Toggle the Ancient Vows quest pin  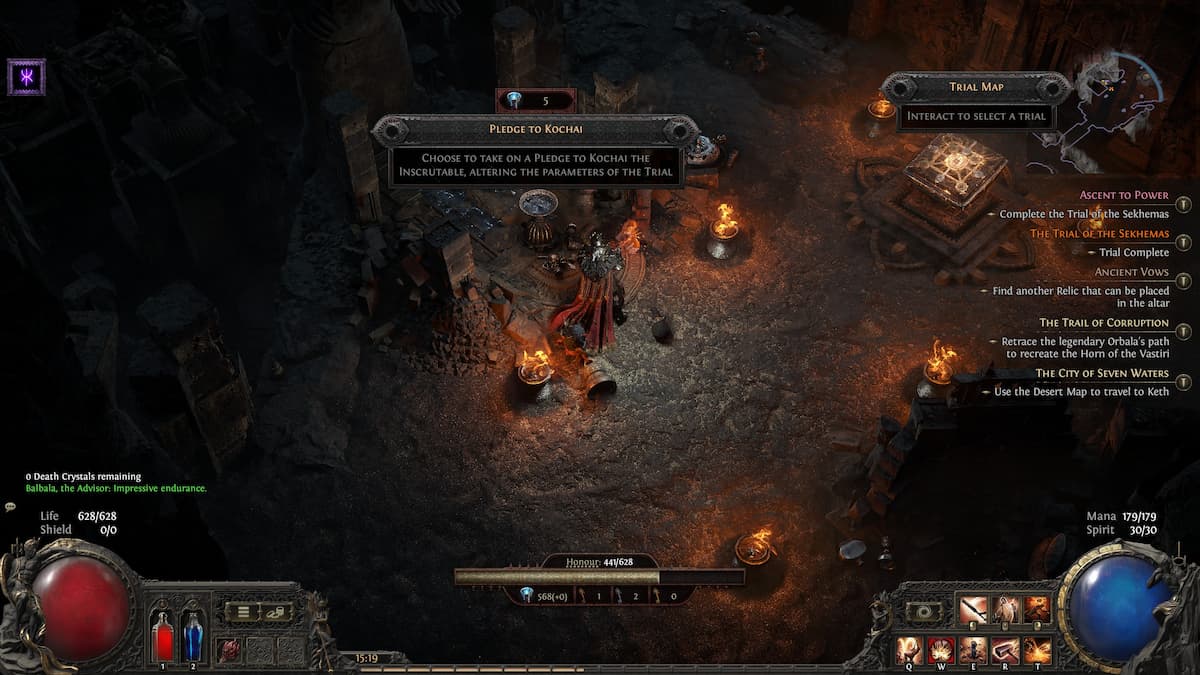1183,280
